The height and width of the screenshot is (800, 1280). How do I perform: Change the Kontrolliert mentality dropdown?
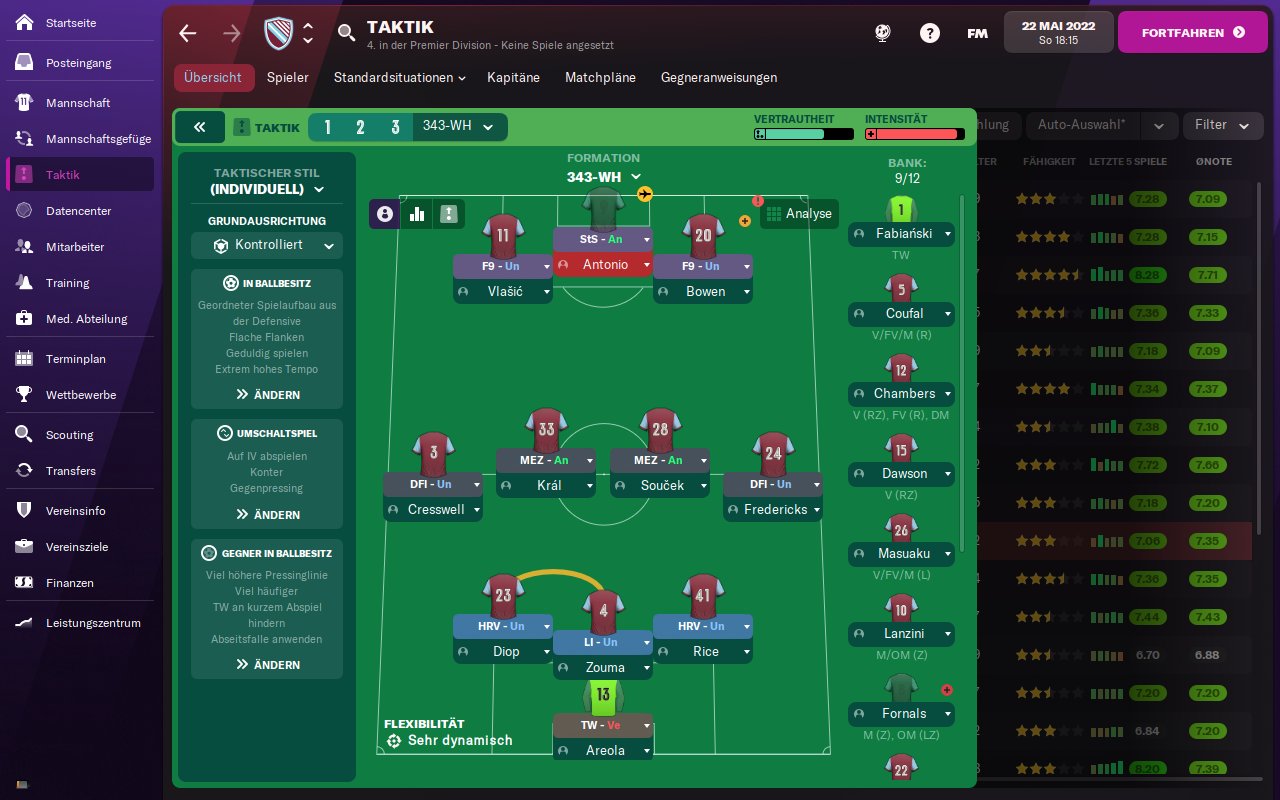coord(267,246)
